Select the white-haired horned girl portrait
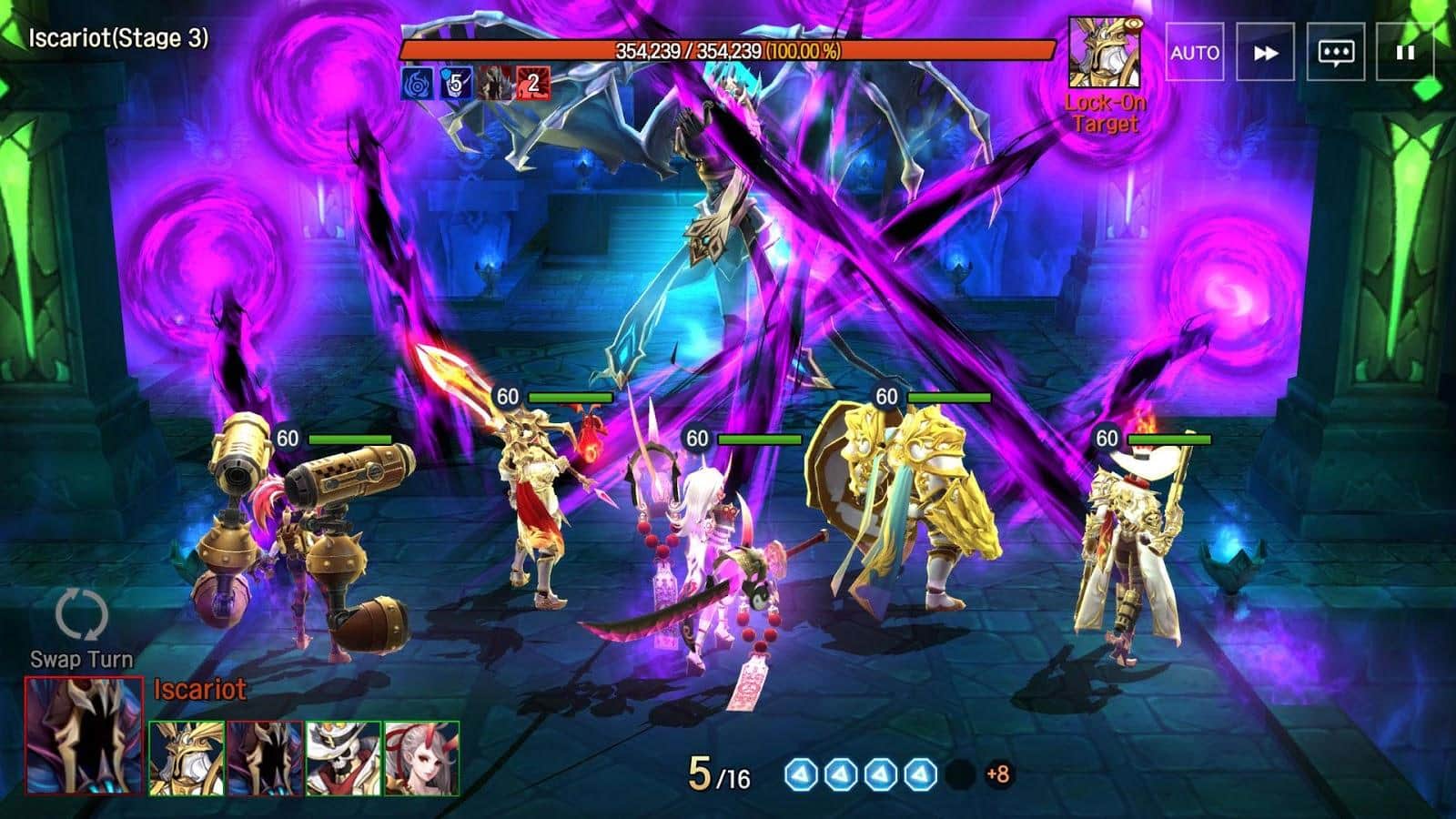 421,758
